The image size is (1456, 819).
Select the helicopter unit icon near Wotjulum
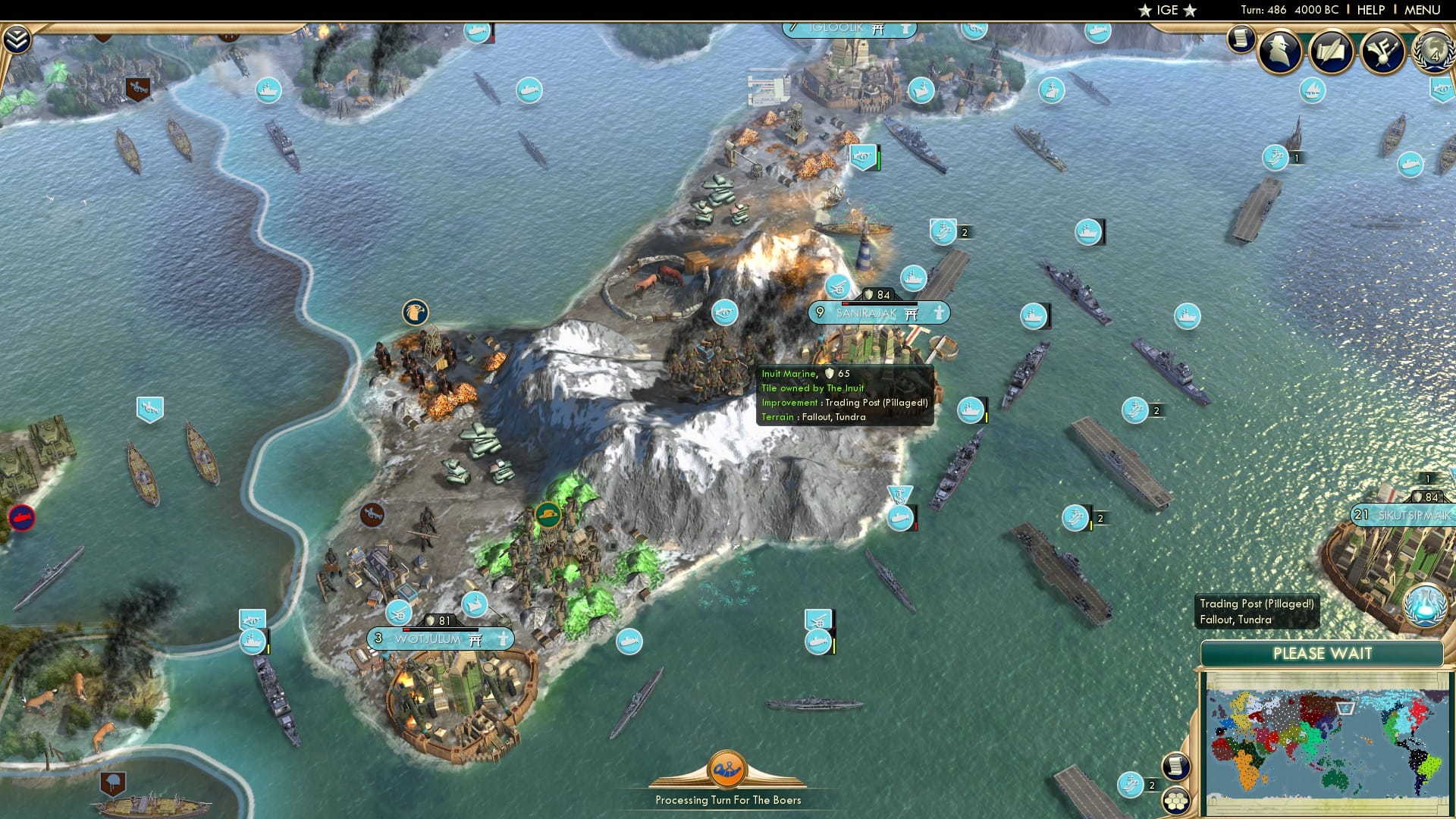pyautogui.click(x=398, y=613)
